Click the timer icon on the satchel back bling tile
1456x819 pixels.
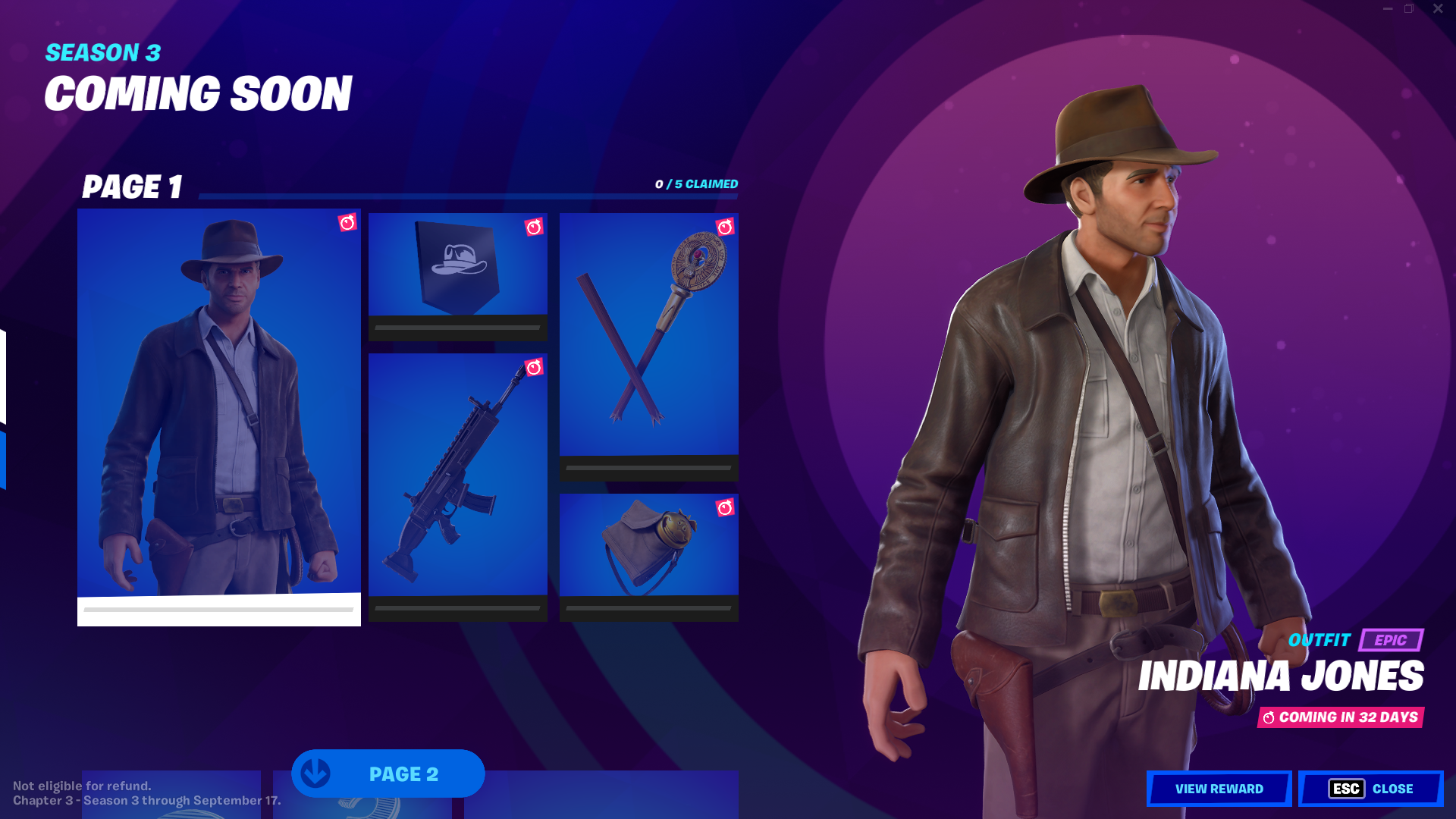click(726, 508)
